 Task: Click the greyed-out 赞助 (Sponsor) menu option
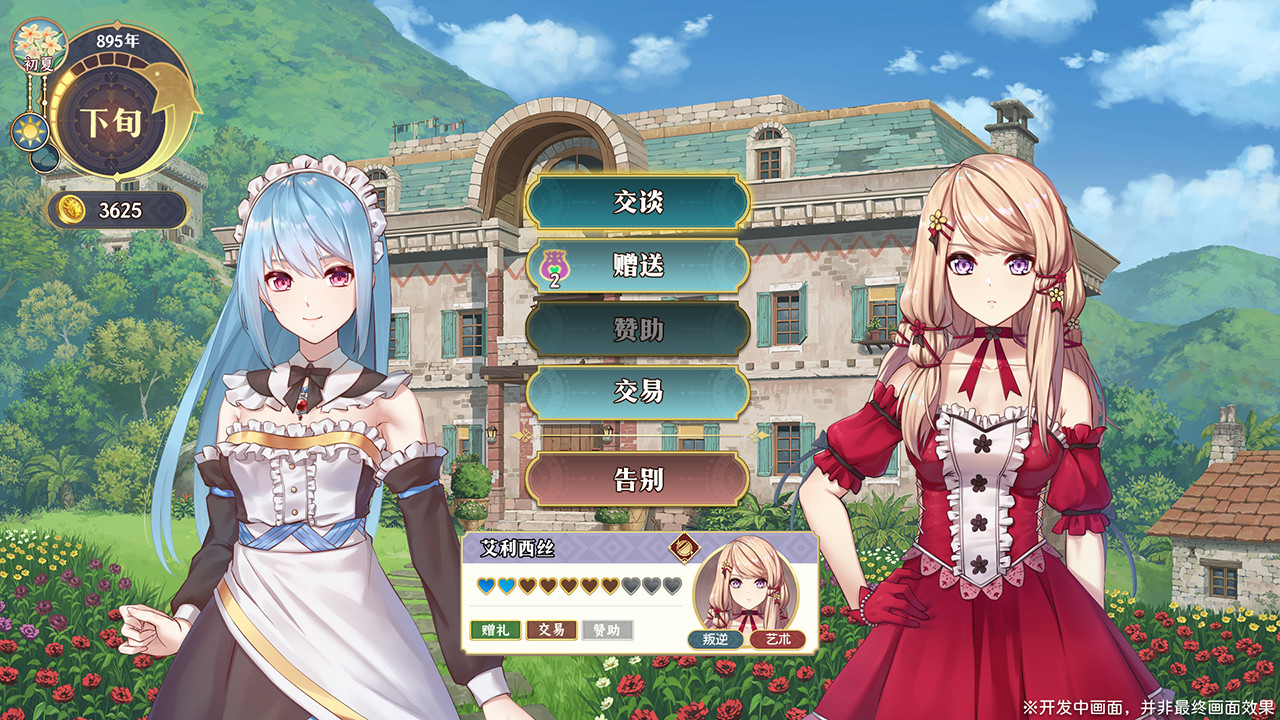(x=638, y=329)
